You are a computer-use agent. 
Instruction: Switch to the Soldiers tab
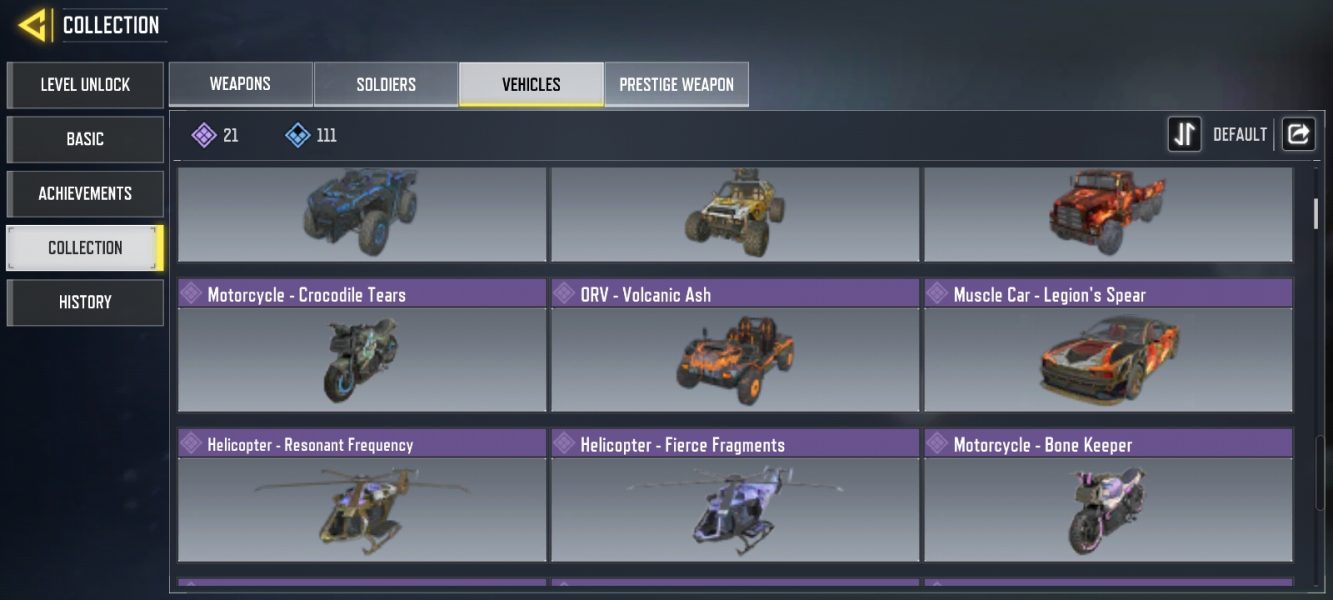pos(386,84)
